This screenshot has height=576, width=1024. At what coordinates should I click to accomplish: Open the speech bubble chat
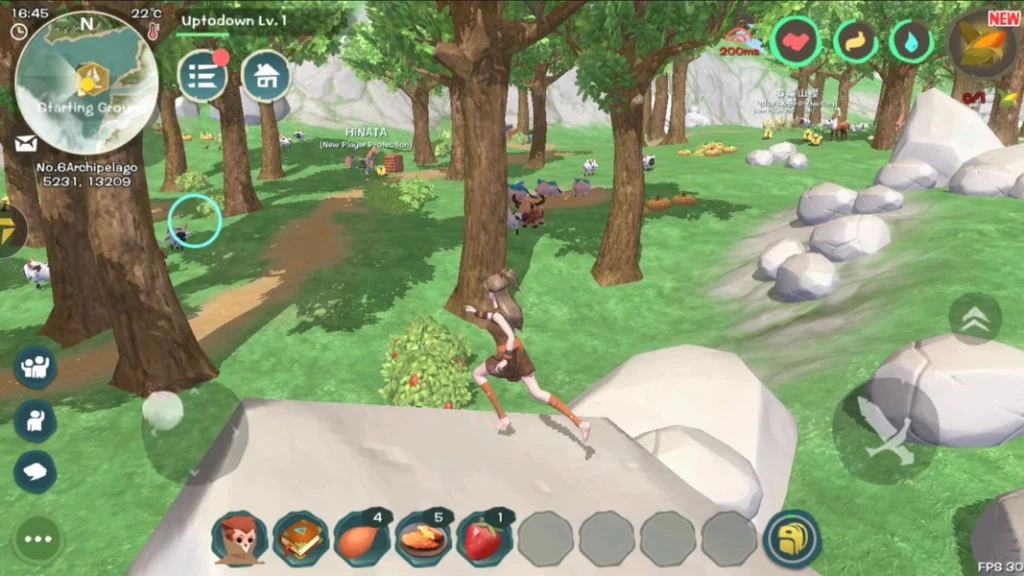point(35,472)
